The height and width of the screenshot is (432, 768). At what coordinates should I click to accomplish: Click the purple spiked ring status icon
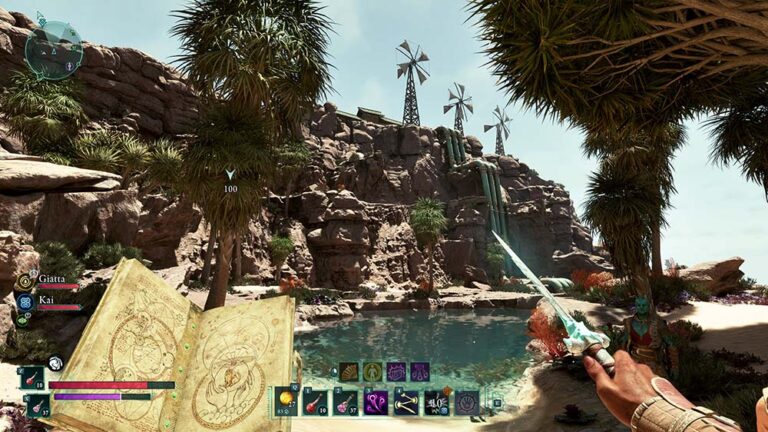(396, 371)
